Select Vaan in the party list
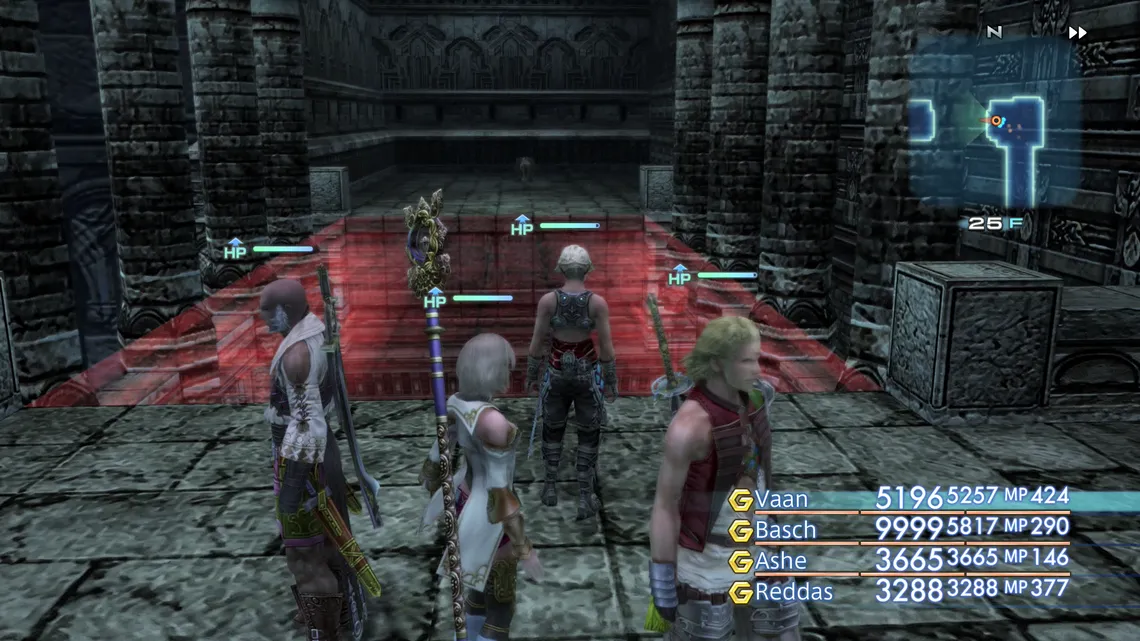 coord(782,499)
